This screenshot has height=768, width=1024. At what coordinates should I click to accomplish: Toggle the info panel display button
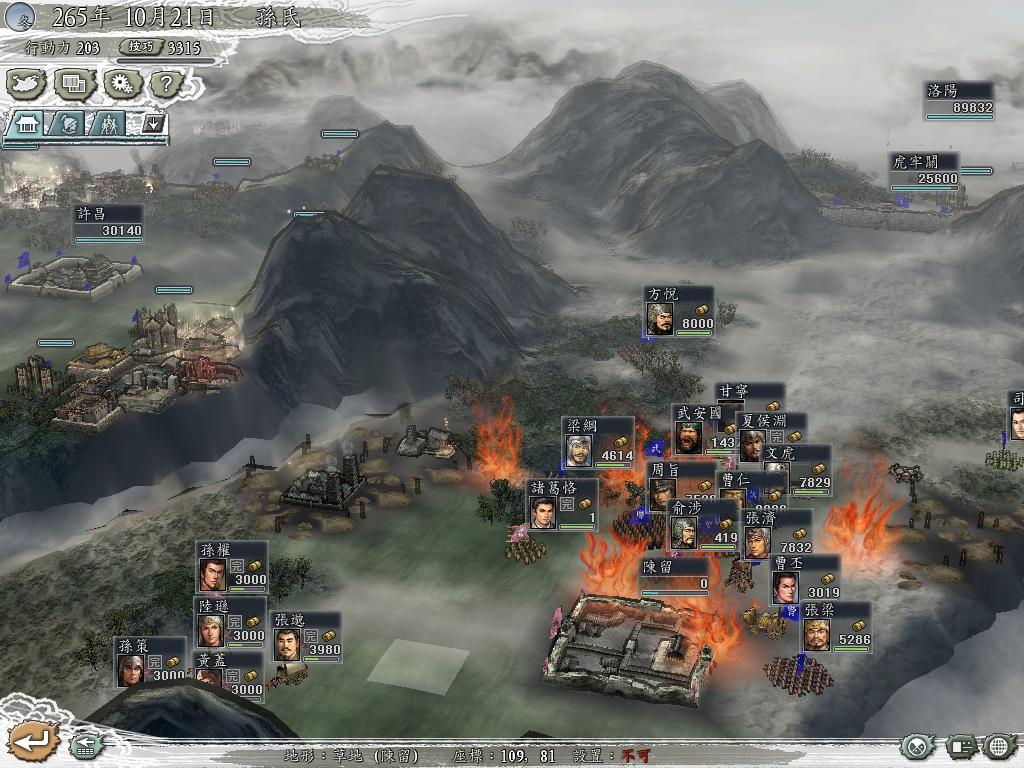coord(960,746)
